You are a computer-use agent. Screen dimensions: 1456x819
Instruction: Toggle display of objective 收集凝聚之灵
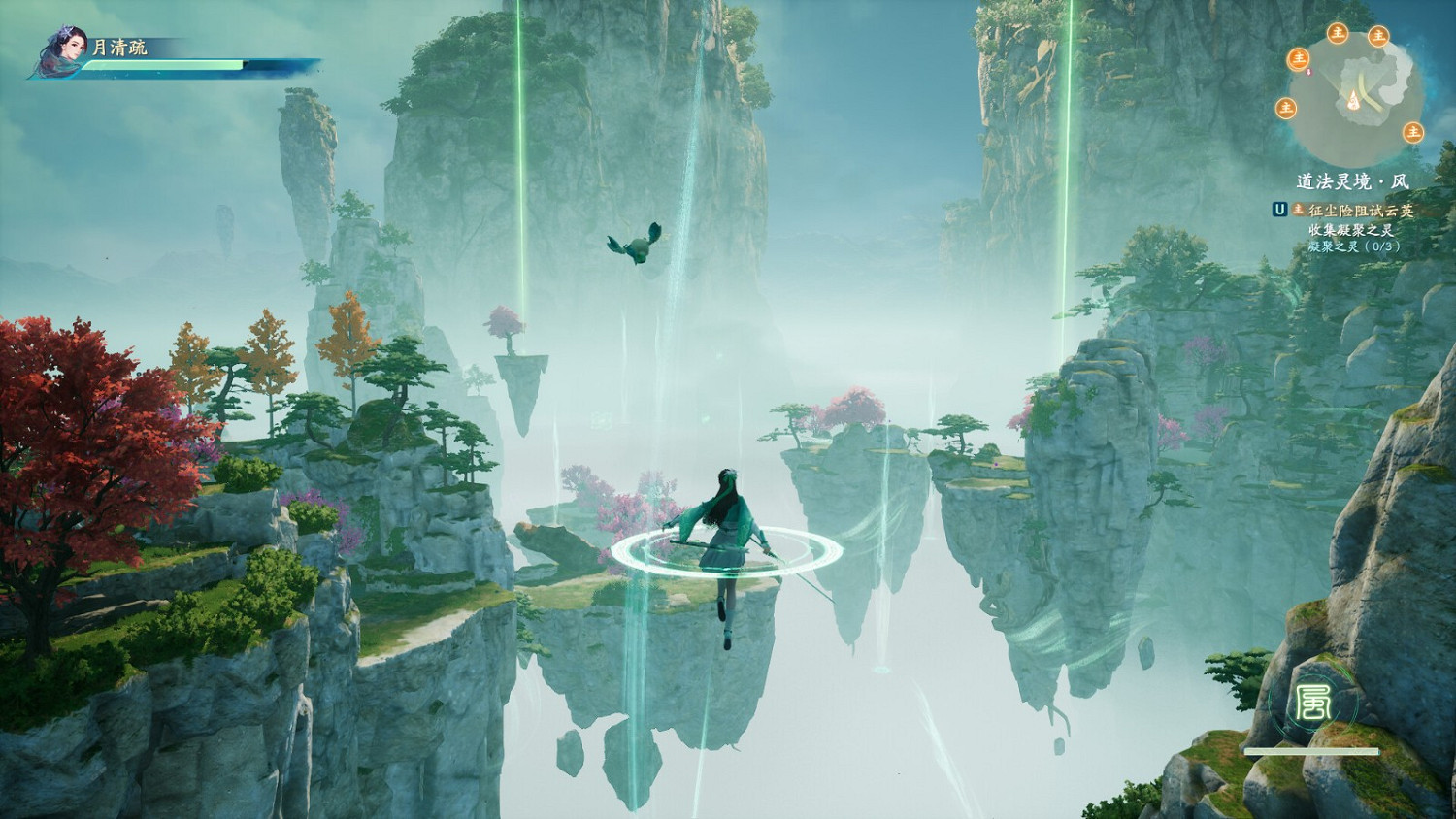point(1353,229)
